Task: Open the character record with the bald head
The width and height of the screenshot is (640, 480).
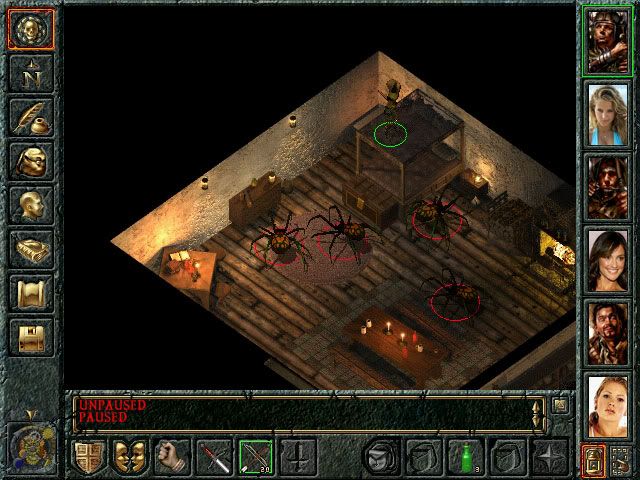Action: coord(32,205)
